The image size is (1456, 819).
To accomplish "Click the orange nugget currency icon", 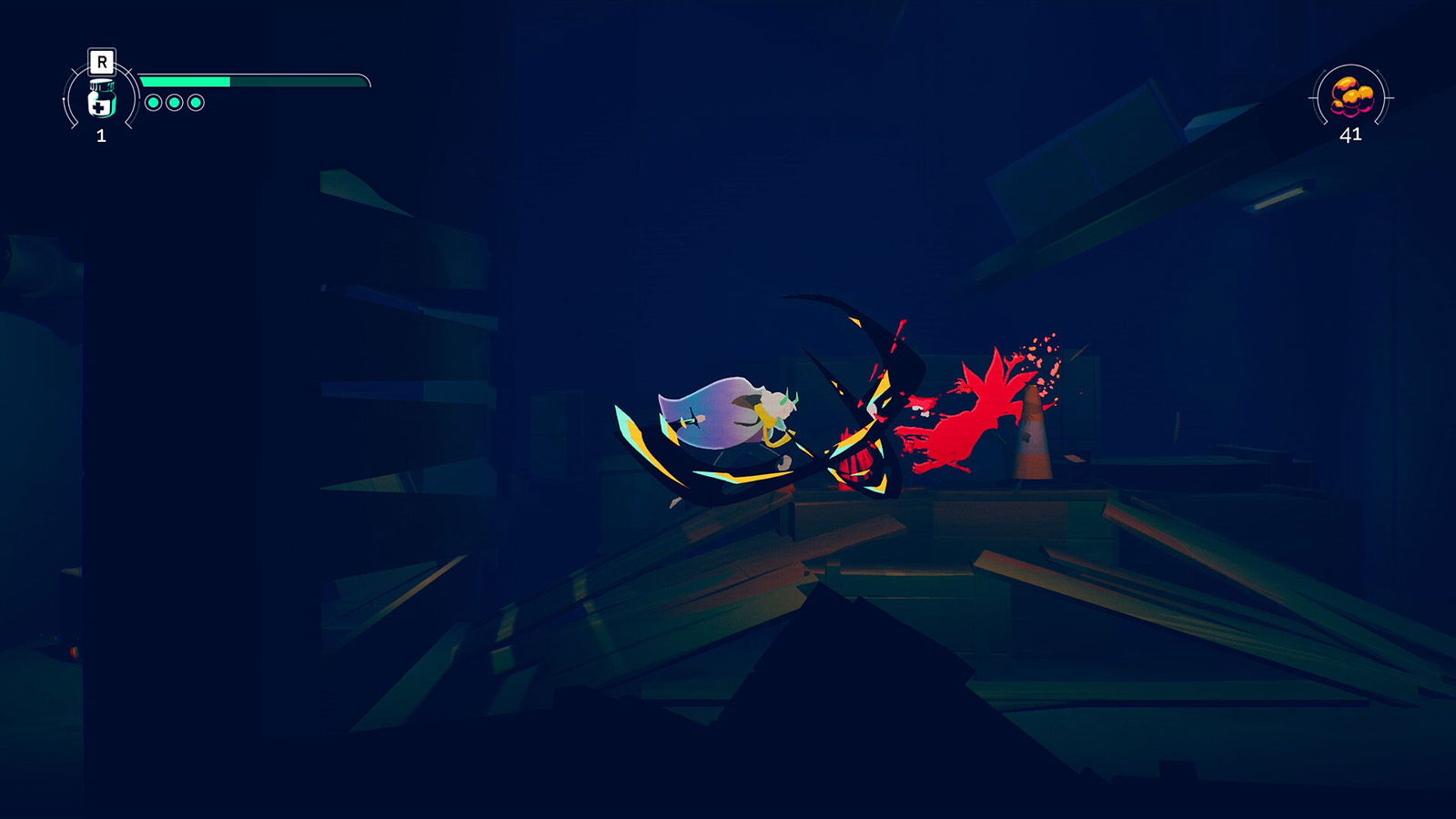I will [1351, 93].
